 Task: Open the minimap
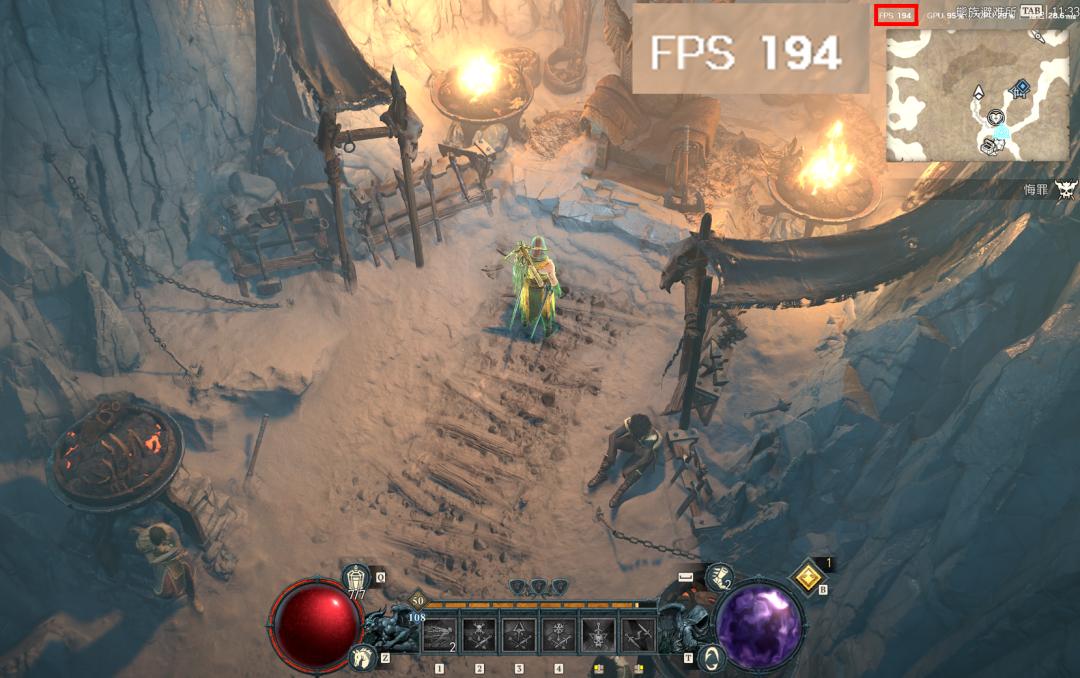point(977,95)
